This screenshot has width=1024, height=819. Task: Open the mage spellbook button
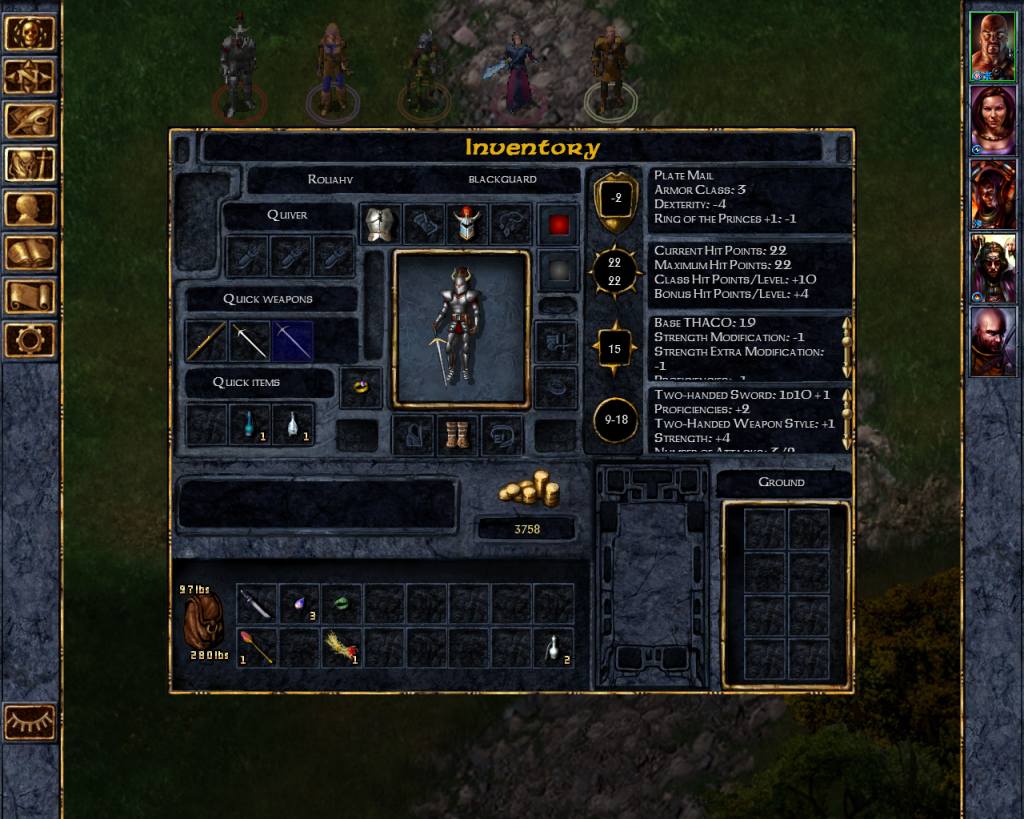coord(30,252)
